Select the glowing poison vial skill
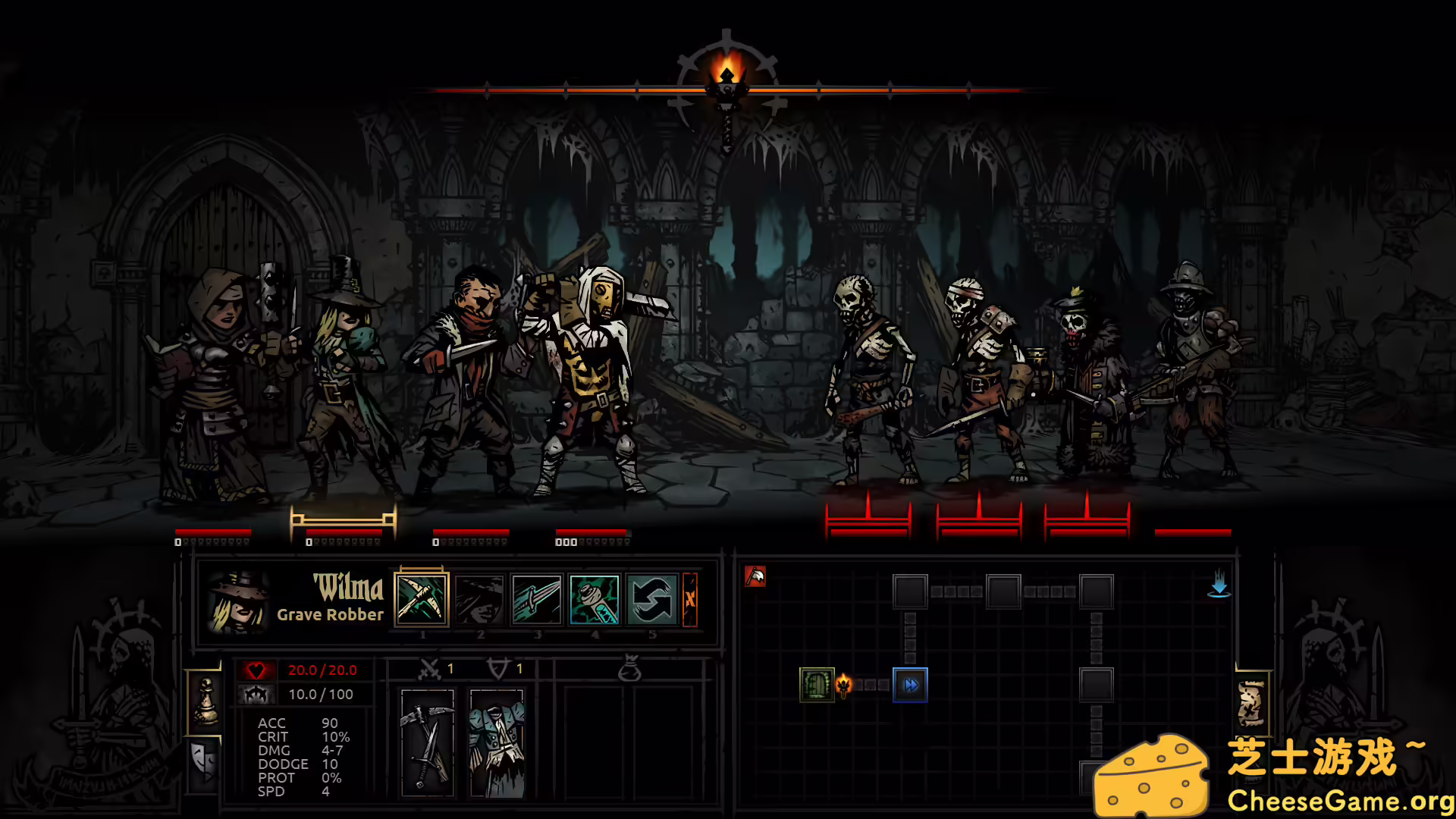Image resolution: width=1456 pixels, height=819 pixels. pos(595,599)
